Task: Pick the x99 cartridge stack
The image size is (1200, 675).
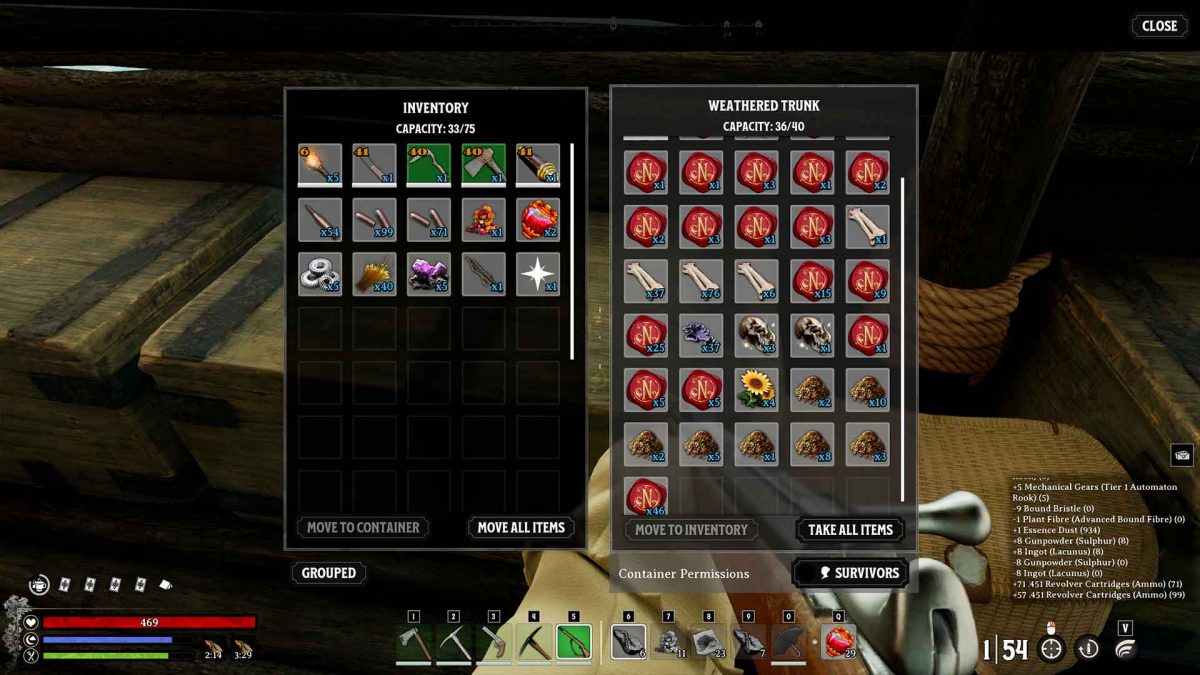Action: (374, 219)
